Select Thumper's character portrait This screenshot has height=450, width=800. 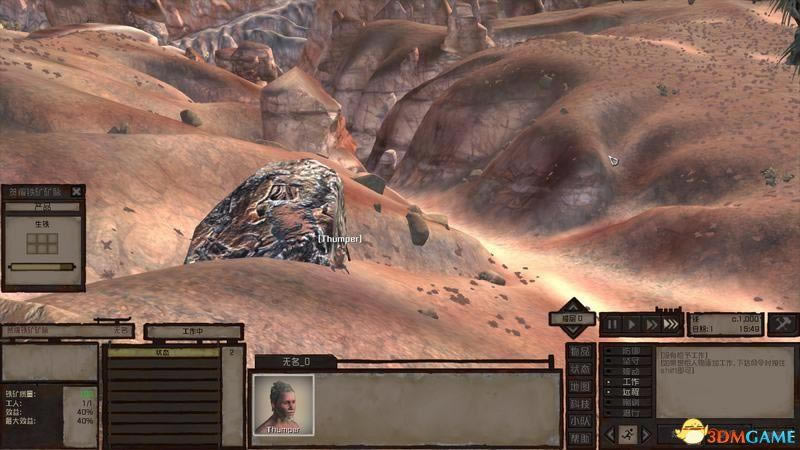(x=283, y=403)
